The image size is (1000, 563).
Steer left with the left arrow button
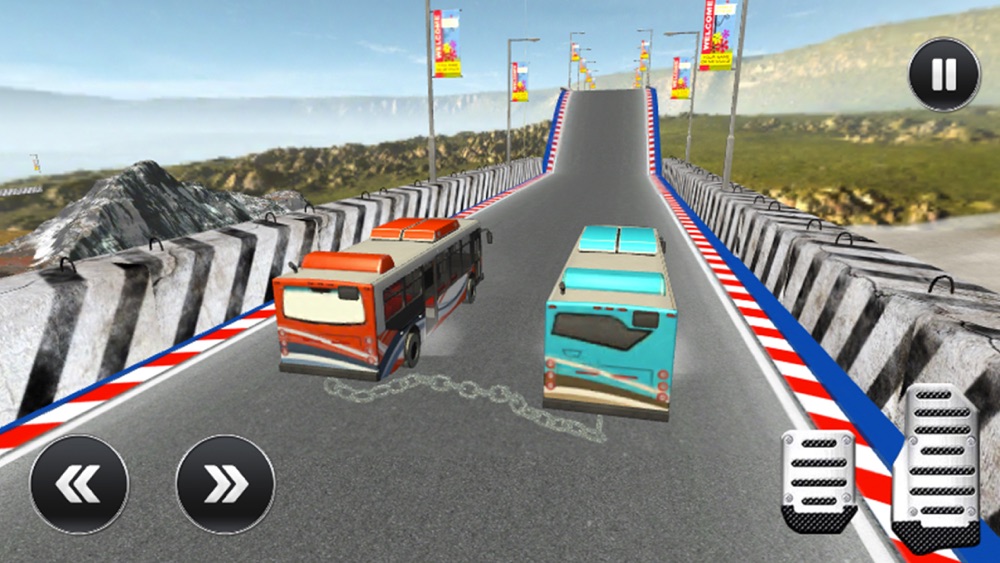tap(79, 484)
